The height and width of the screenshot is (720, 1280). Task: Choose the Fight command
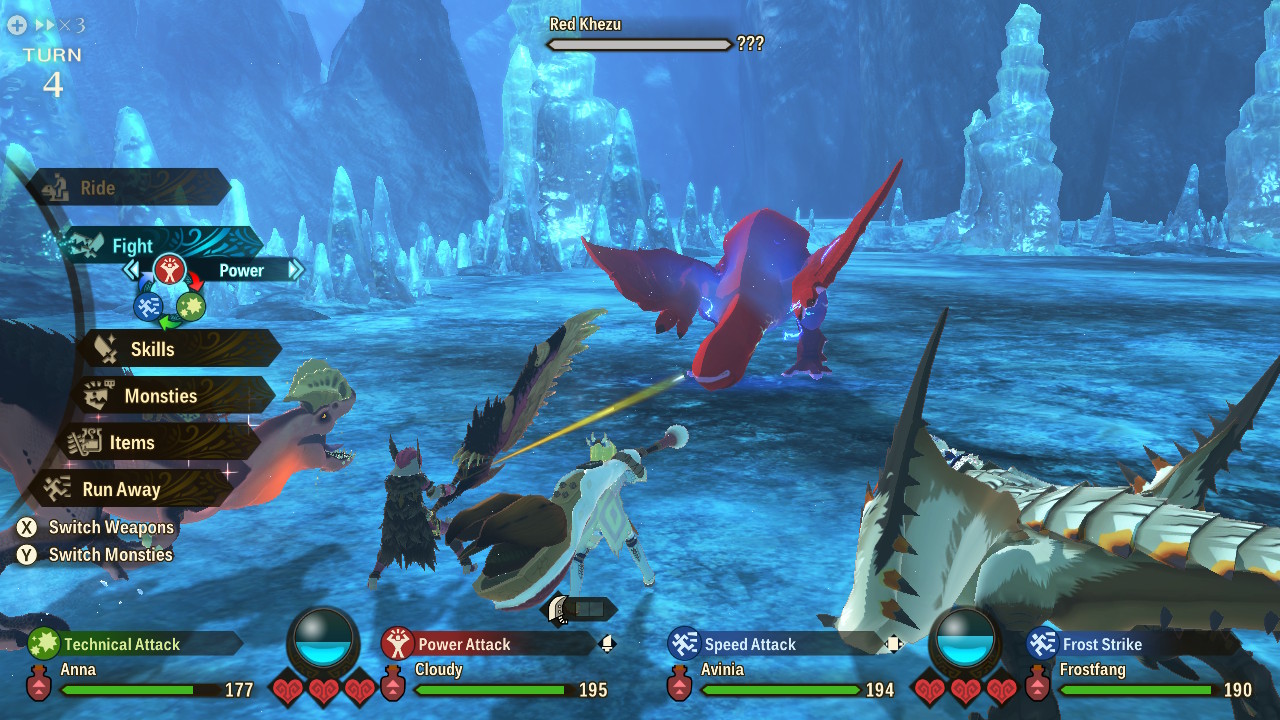(x=150, y=245)
